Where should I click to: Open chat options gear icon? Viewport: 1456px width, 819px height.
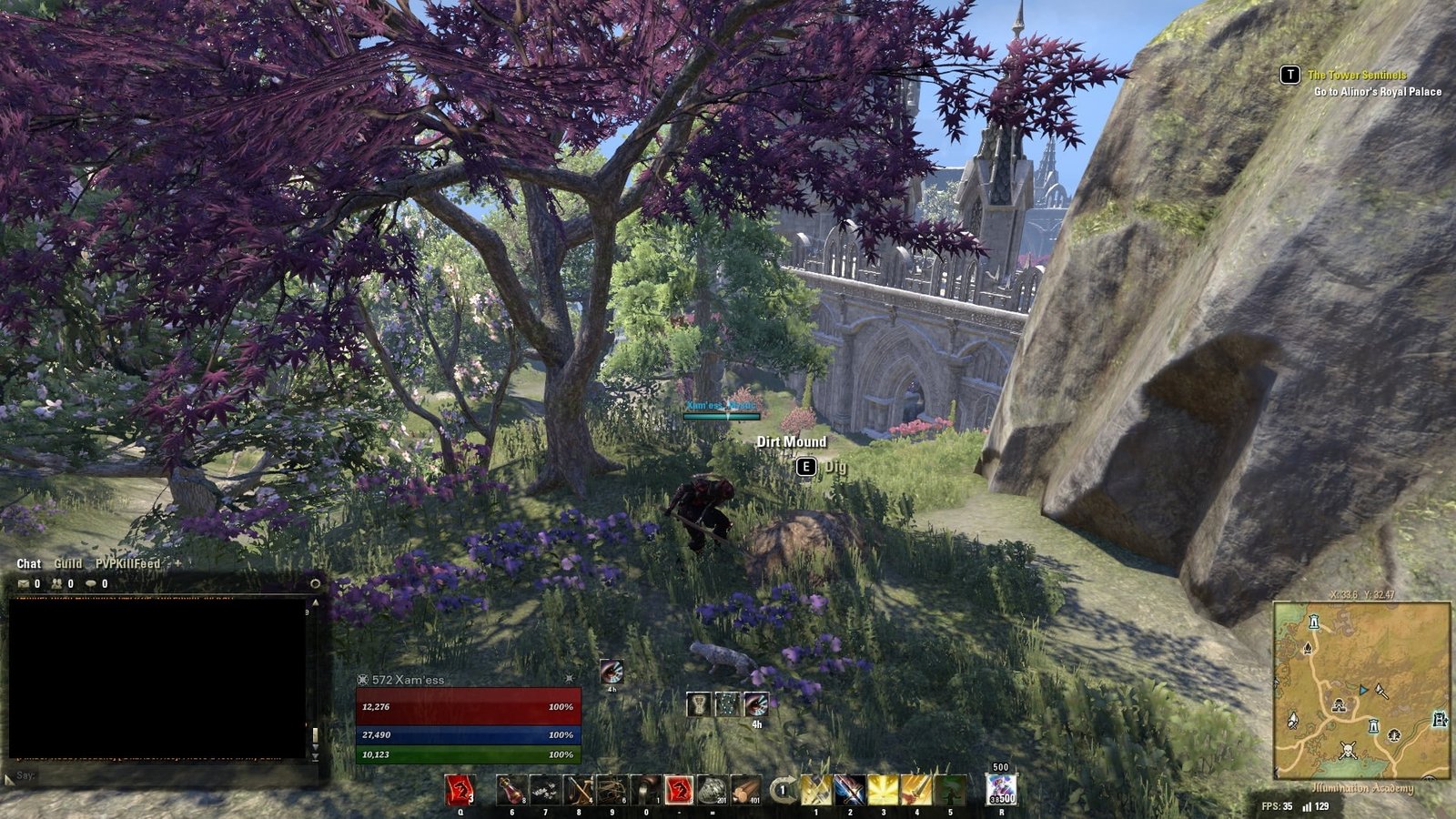point(315,583)
